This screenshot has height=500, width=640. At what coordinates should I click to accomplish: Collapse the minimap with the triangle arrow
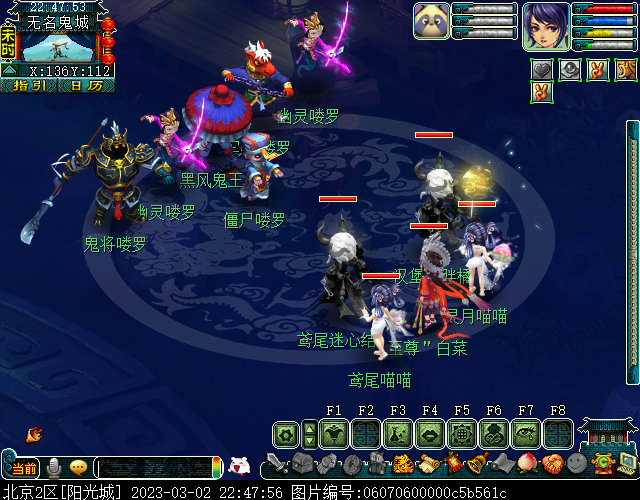[8, 71]
